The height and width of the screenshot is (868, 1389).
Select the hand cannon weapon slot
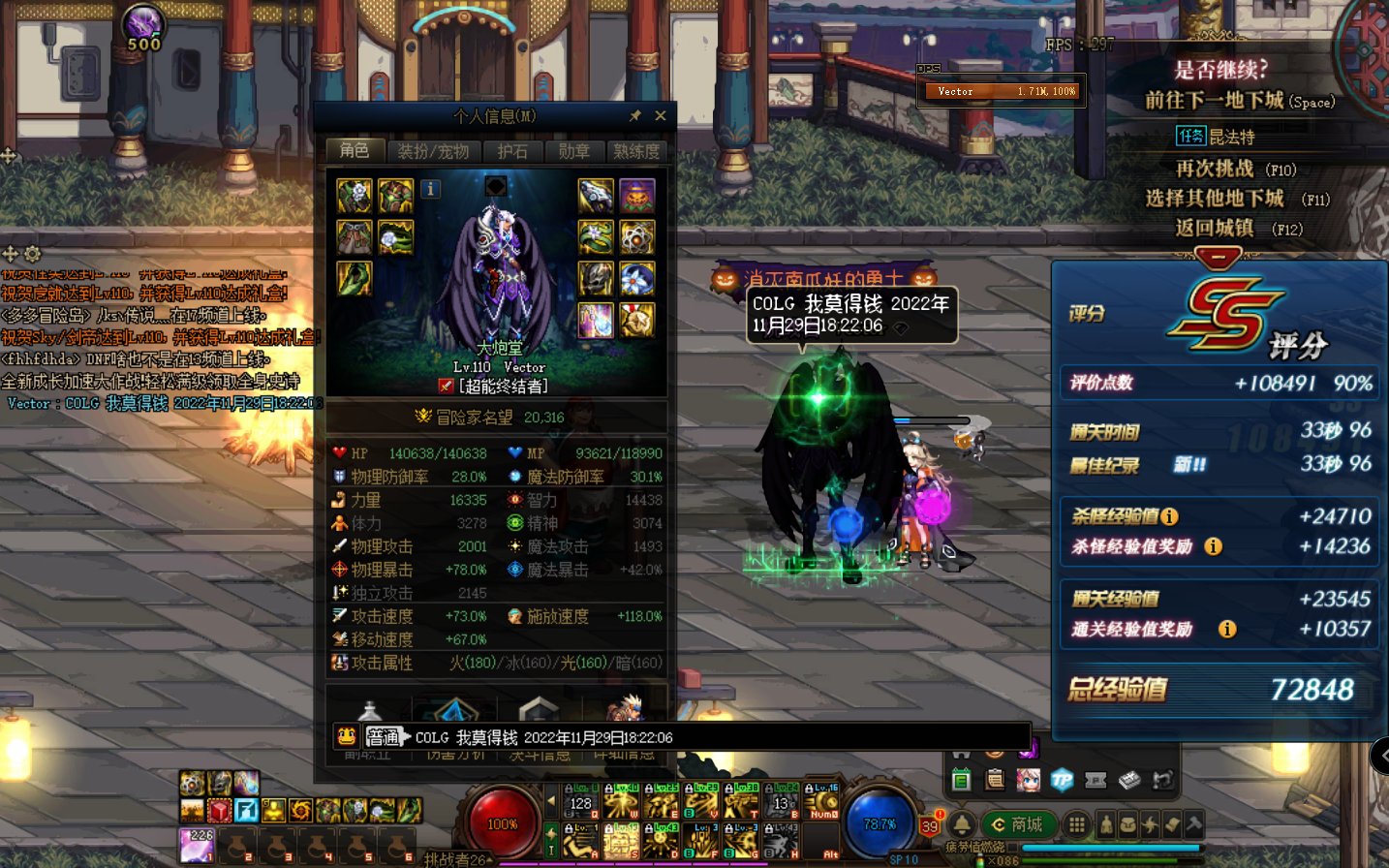click(596, 196)
